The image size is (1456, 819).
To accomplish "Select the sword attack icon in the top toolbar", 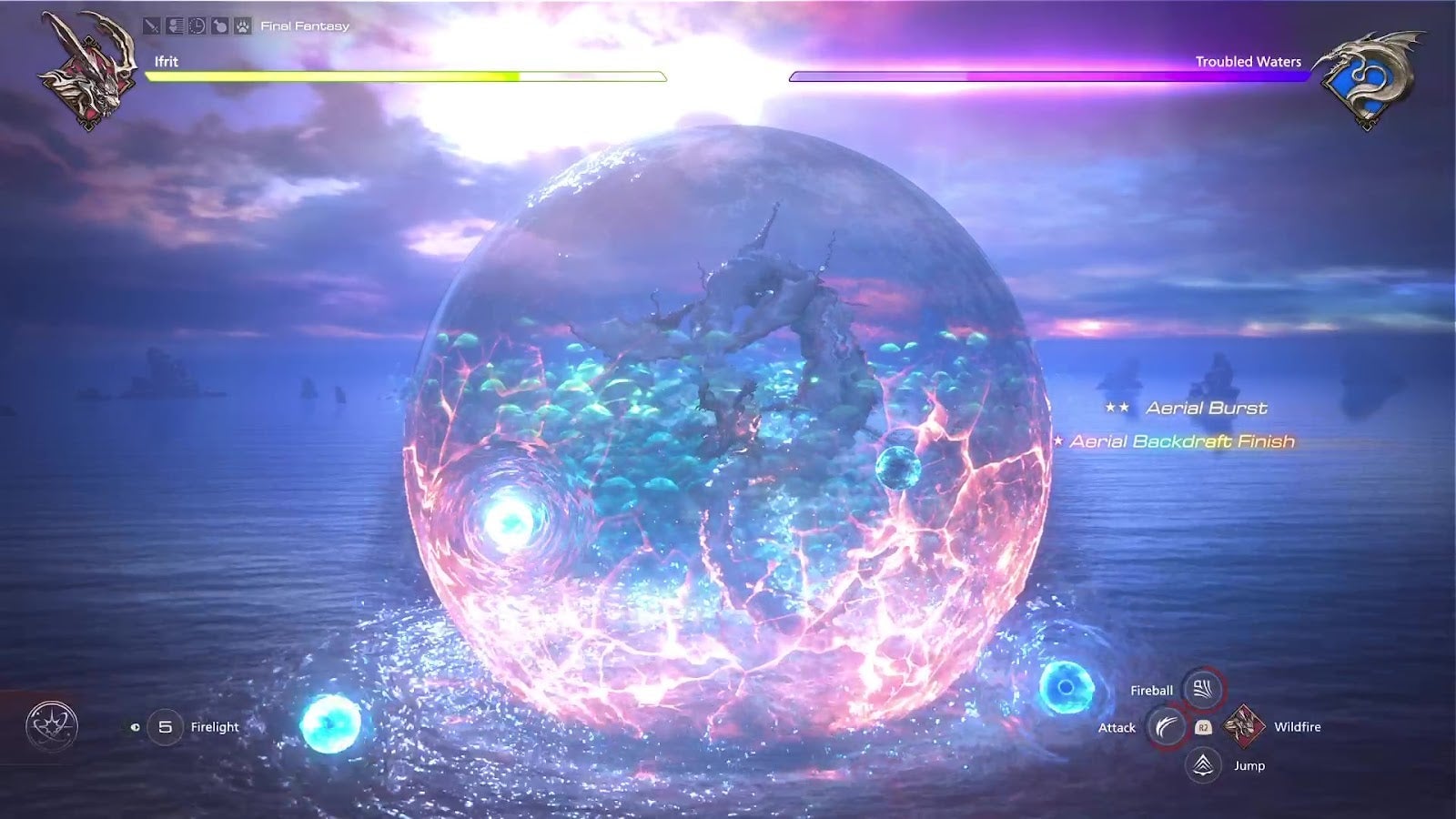I will 151,25.
